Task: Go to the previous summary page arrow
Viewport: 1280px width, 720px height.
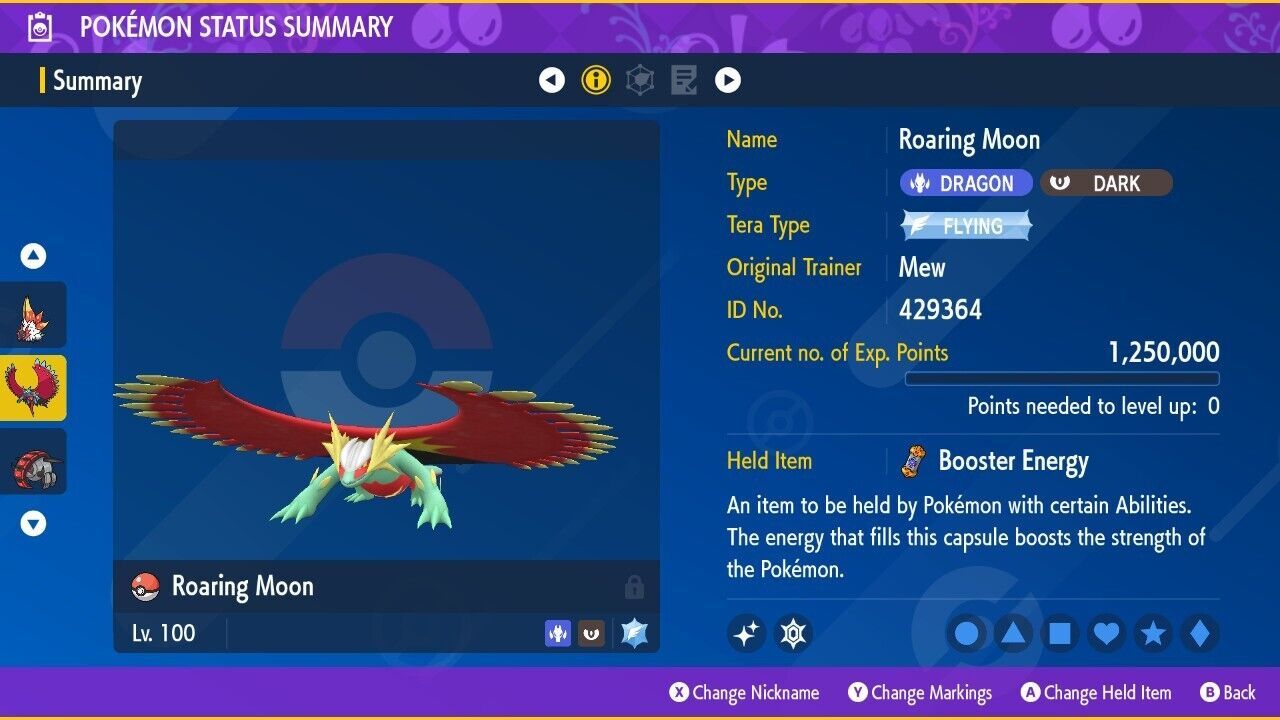Action: tap(552, 80)
